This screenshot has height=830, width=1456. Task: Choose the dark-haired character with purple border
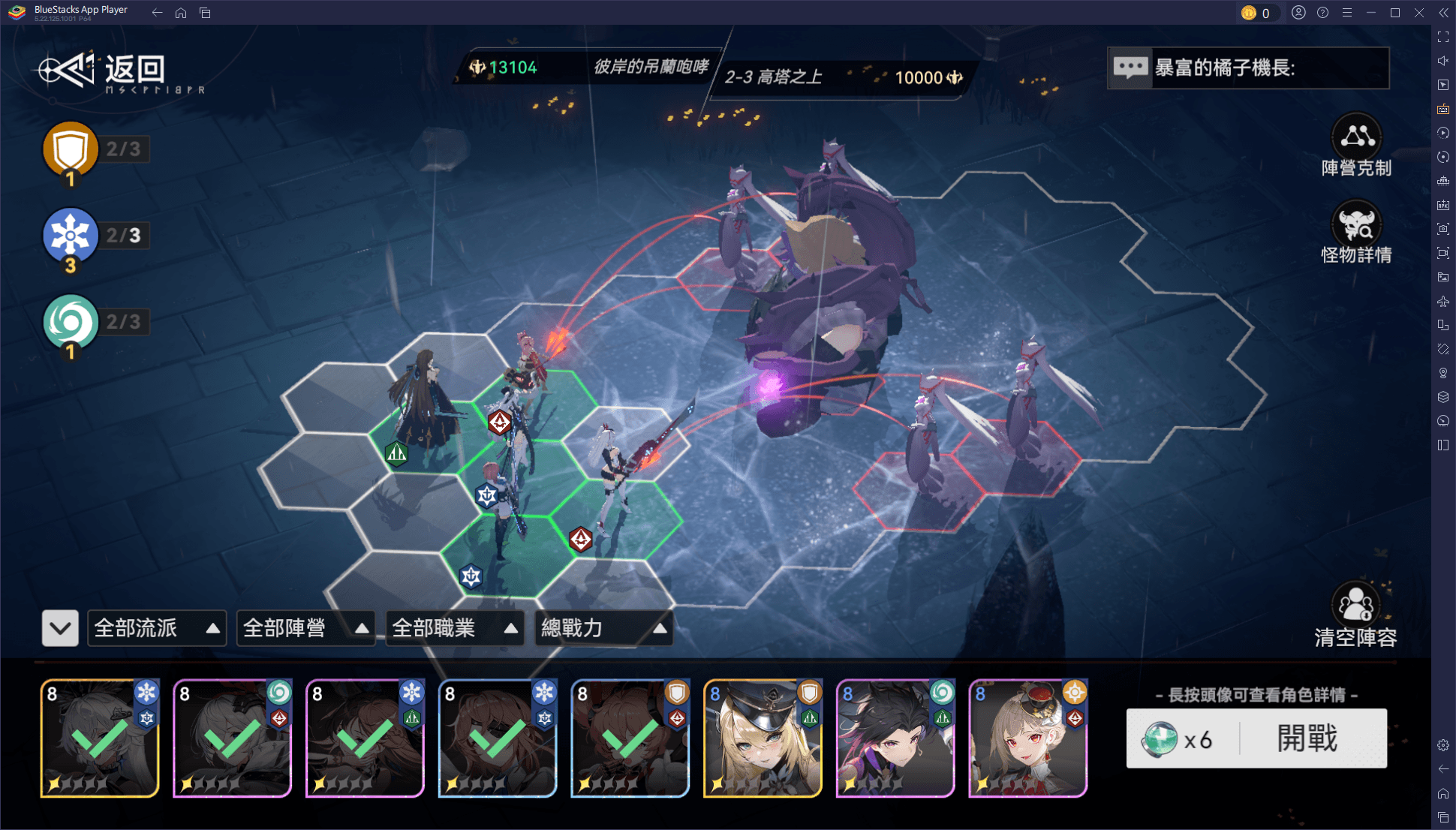click(895, 738)
